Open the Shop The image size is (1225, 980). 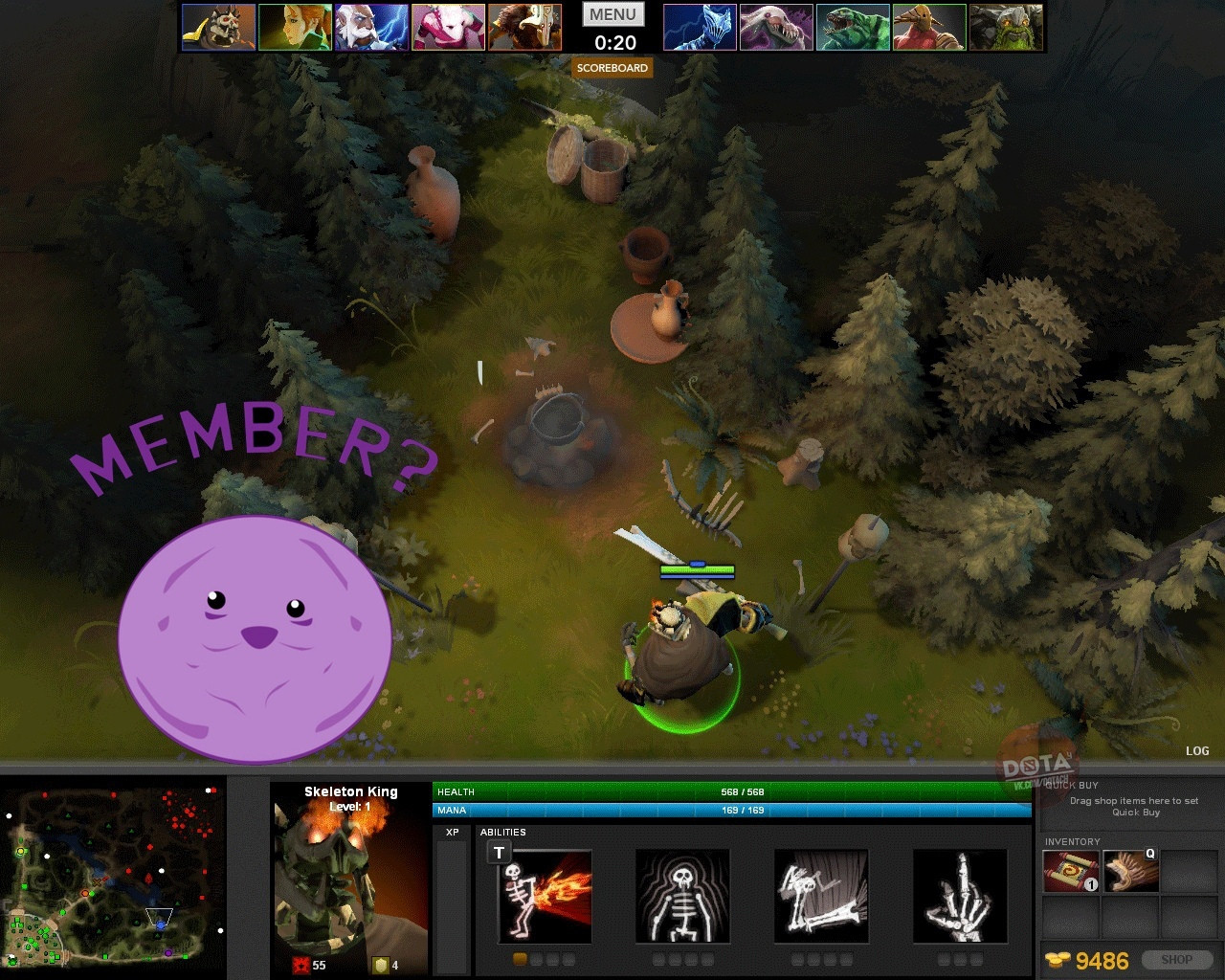1176,960
